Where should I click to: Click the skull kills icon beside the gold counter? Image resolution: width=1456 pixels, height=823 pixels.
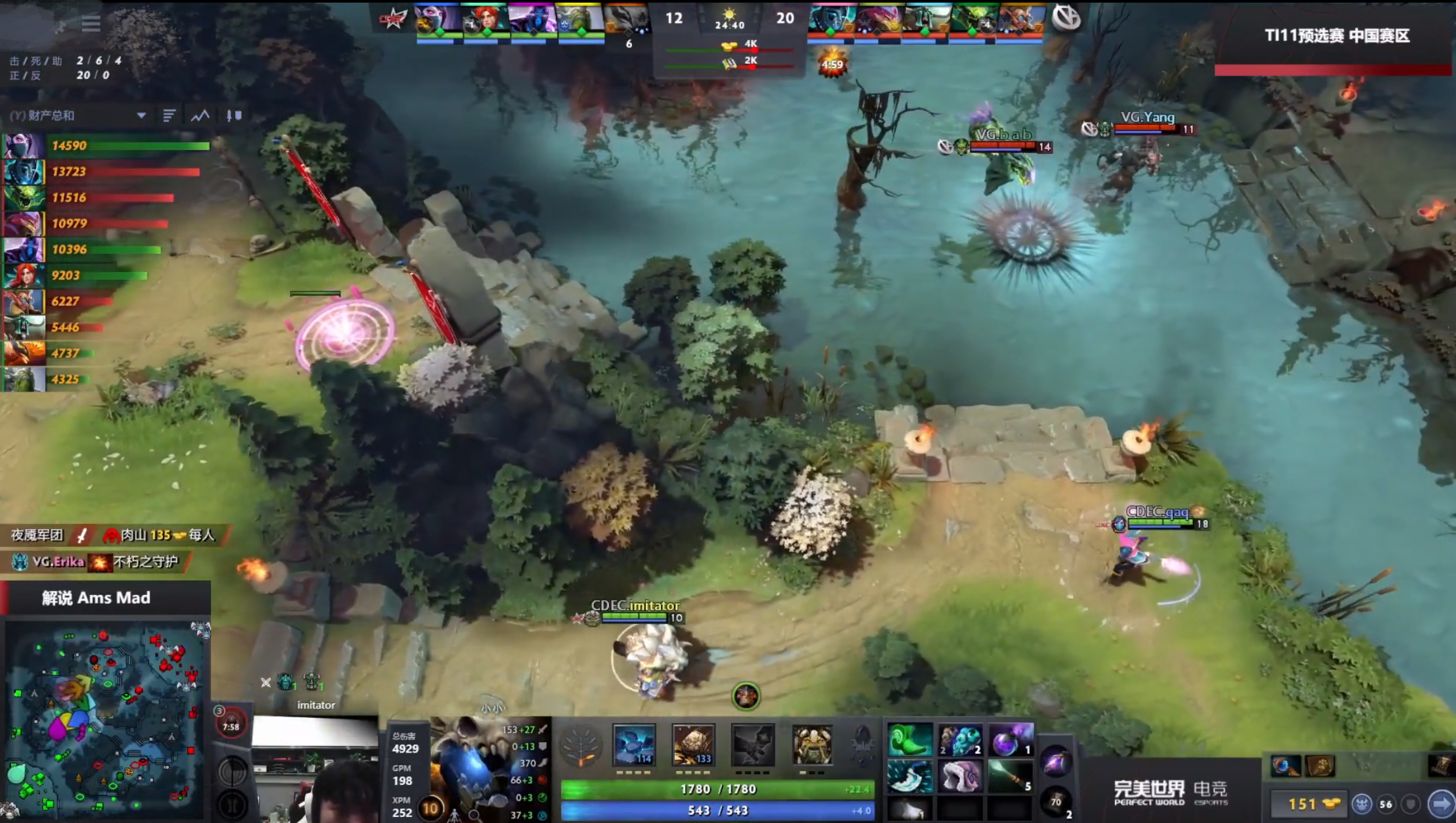tap(1363, 803)
